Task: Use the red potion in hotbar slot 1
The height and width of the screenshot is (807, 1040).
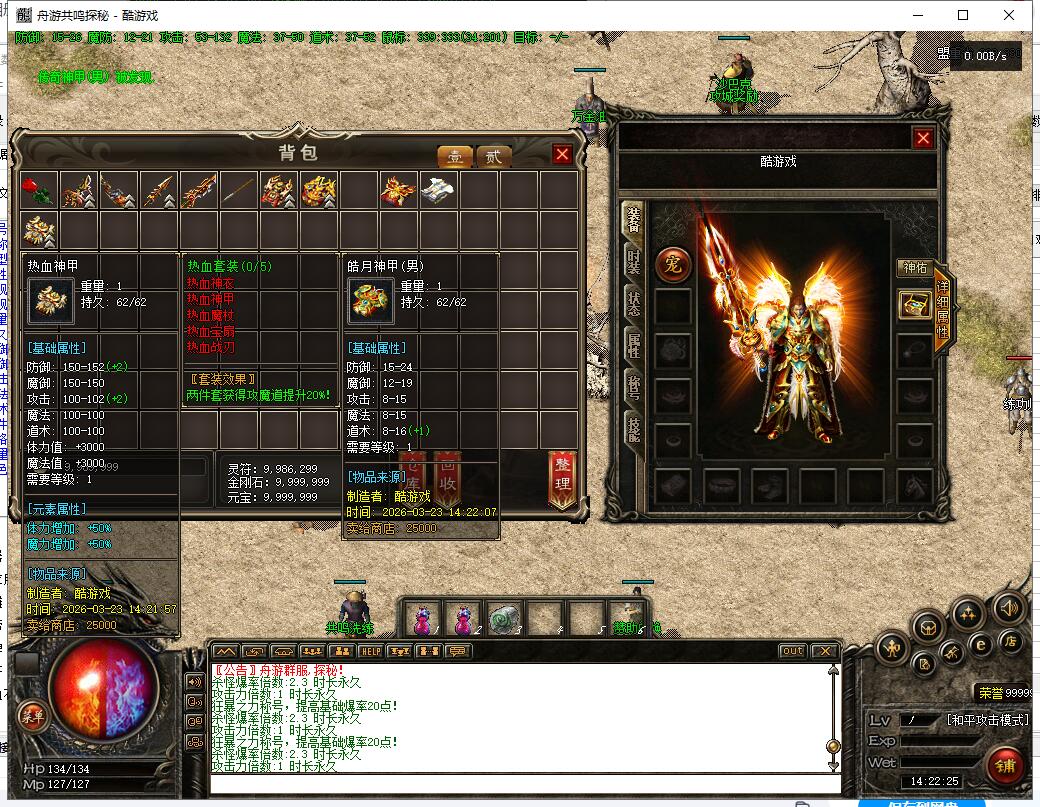Action: pos(423,619)
